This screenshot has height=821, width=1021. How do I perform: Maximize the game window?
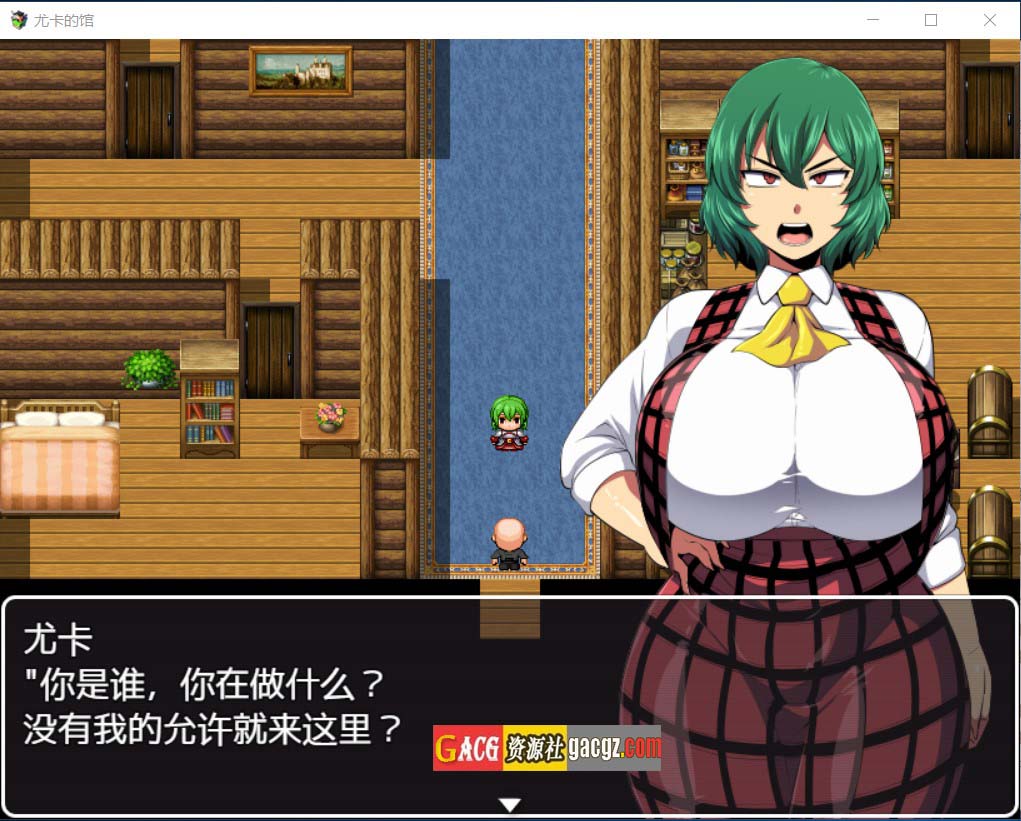click(931, 20)
